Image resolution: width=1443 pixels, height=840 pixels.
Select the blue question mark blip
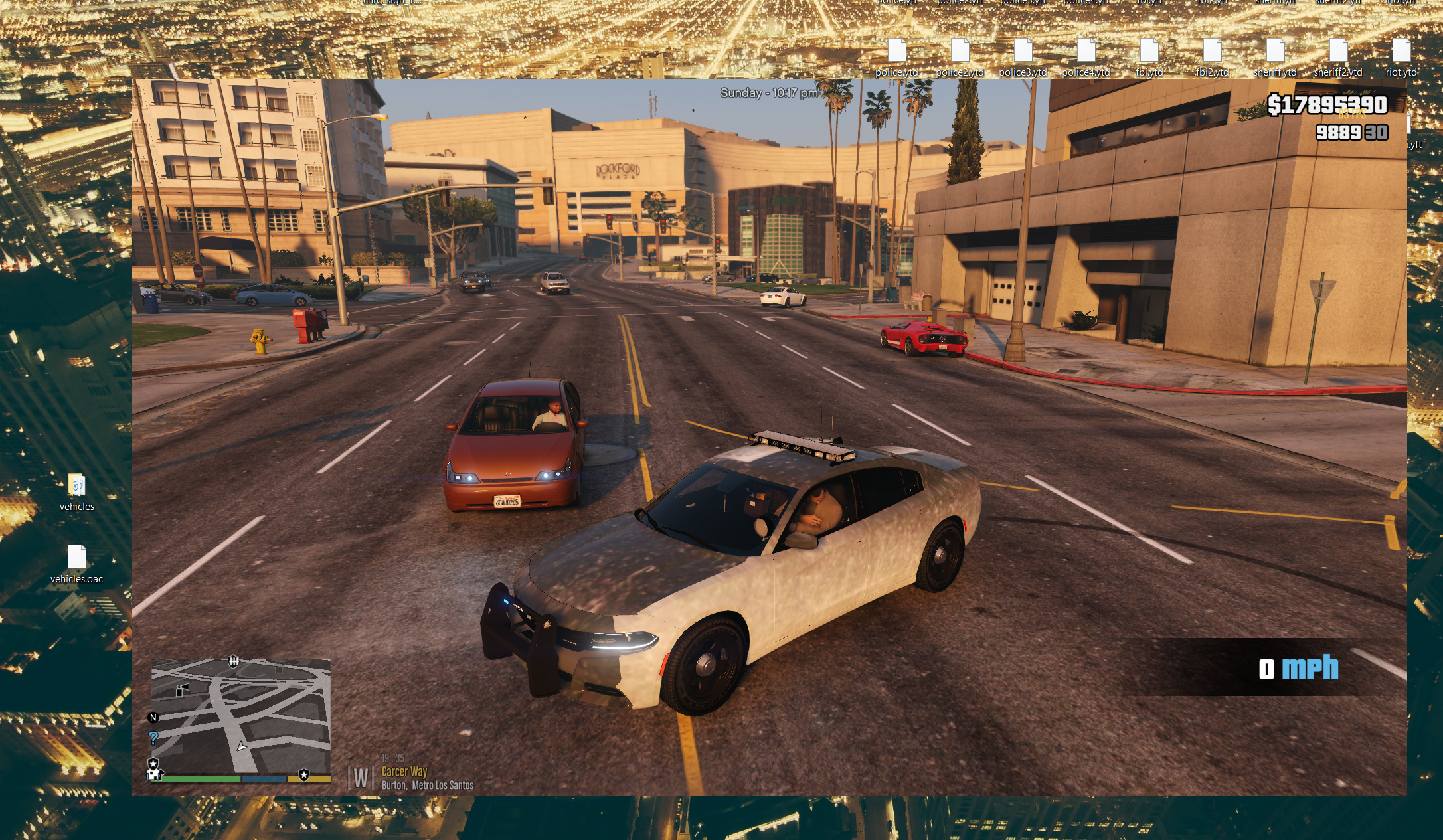pyautogui.click(x=153, y=738)
